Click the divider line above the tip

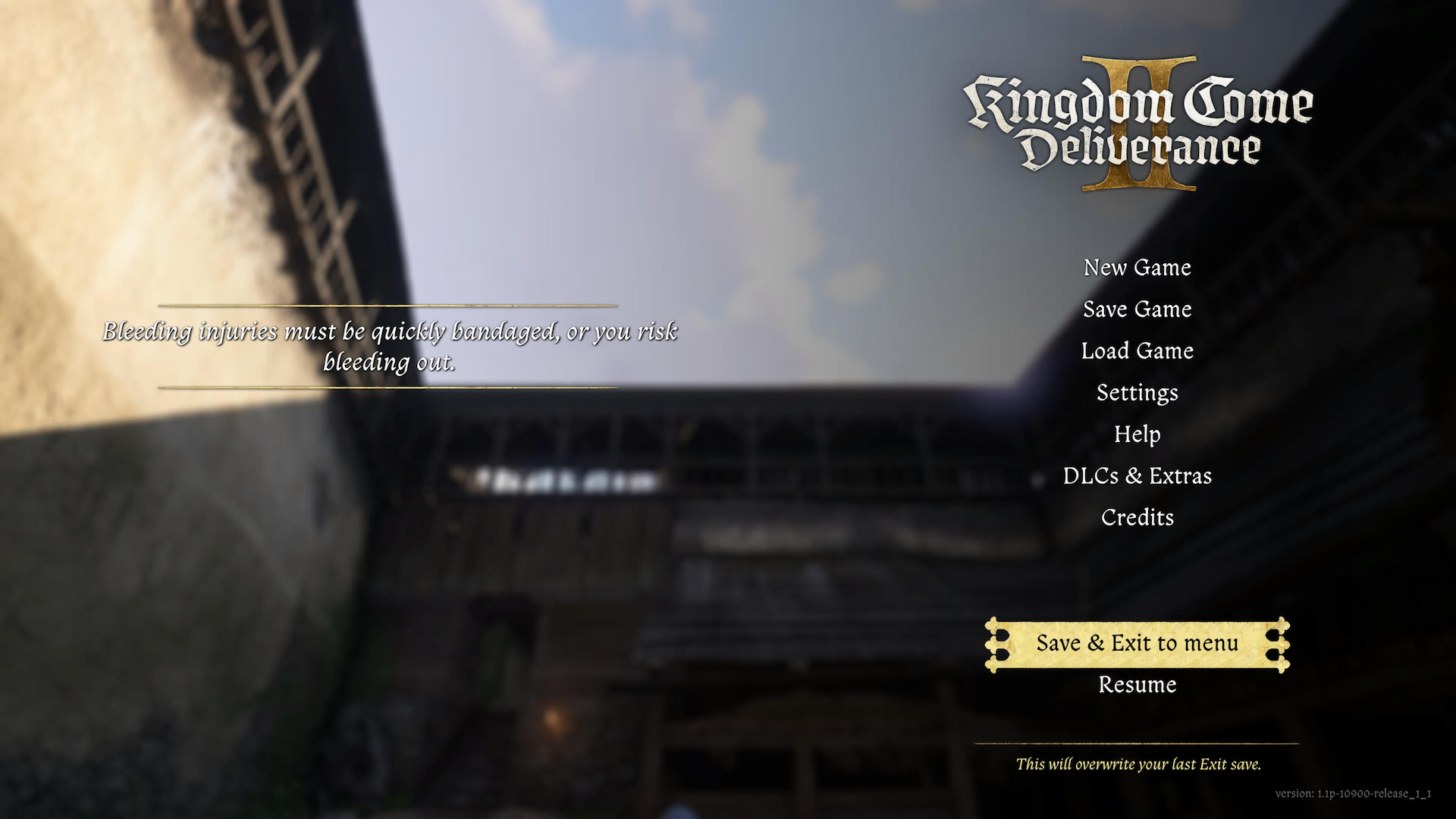pyautogui.click(x=391, y=303)
